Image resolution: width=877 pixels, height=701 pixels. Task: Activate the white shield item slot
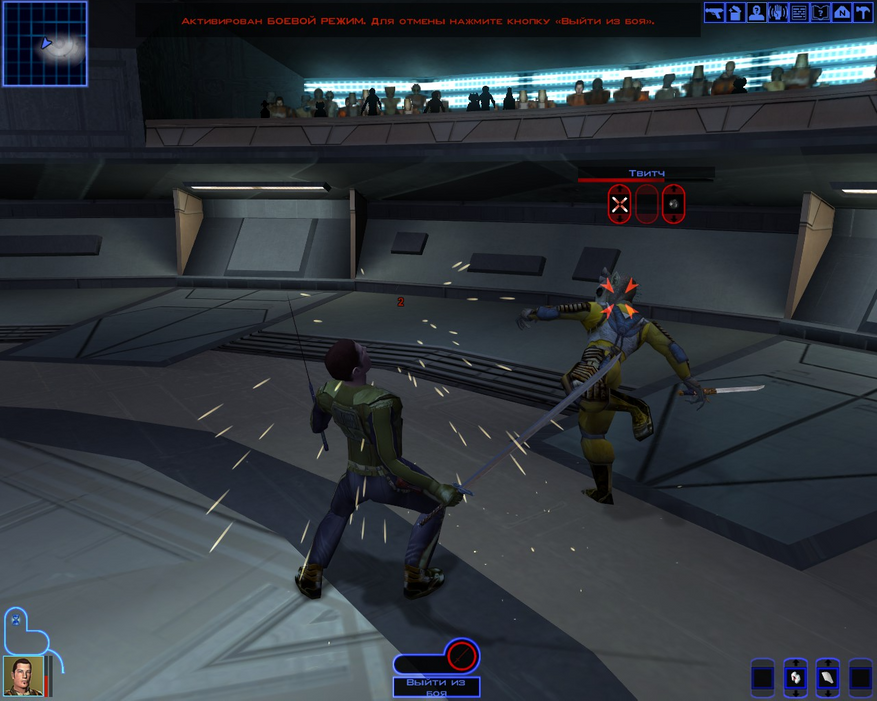(x=827, y=678)
